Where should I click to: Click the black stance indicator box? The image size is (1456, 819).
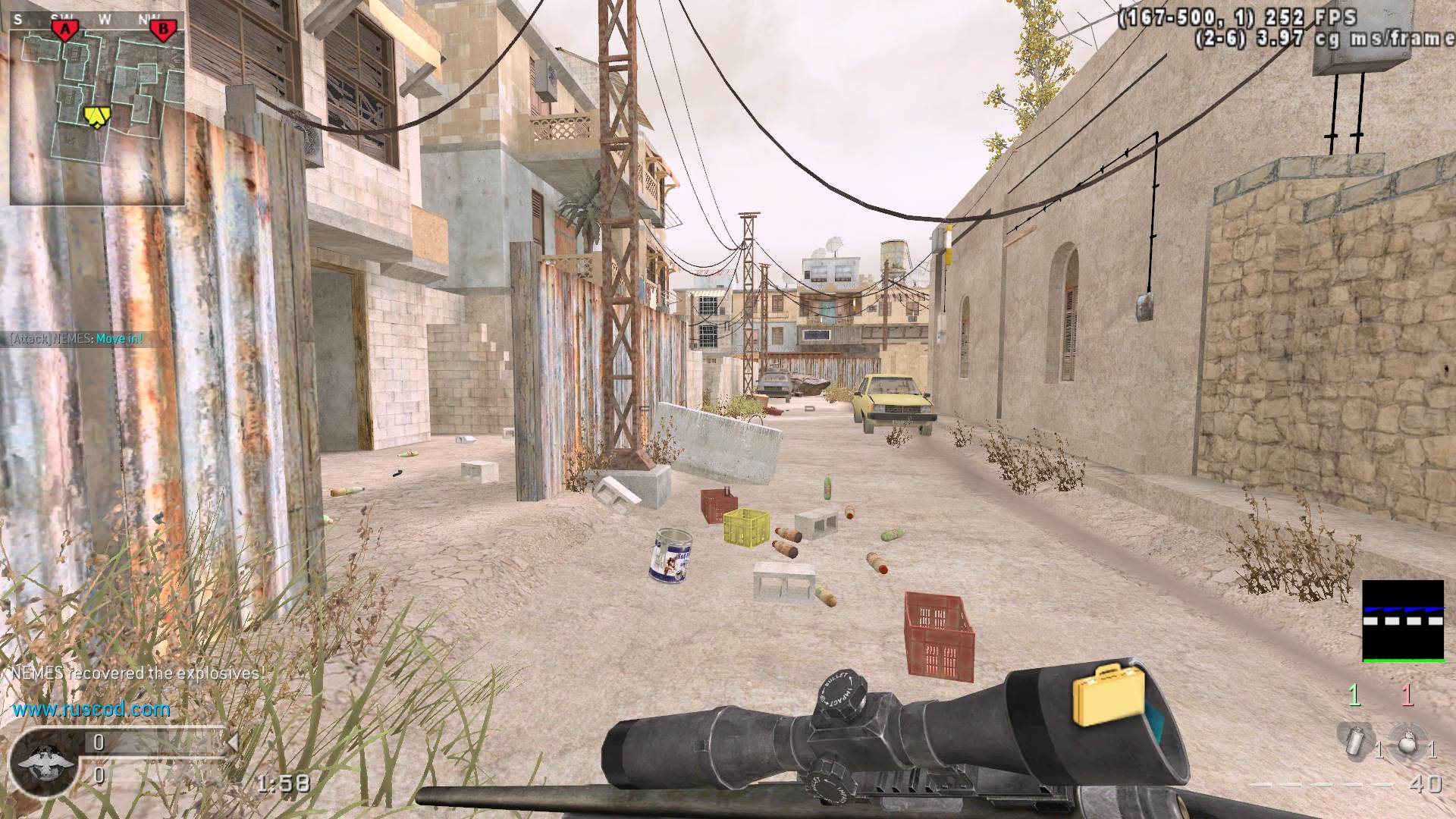[1403, 621]
